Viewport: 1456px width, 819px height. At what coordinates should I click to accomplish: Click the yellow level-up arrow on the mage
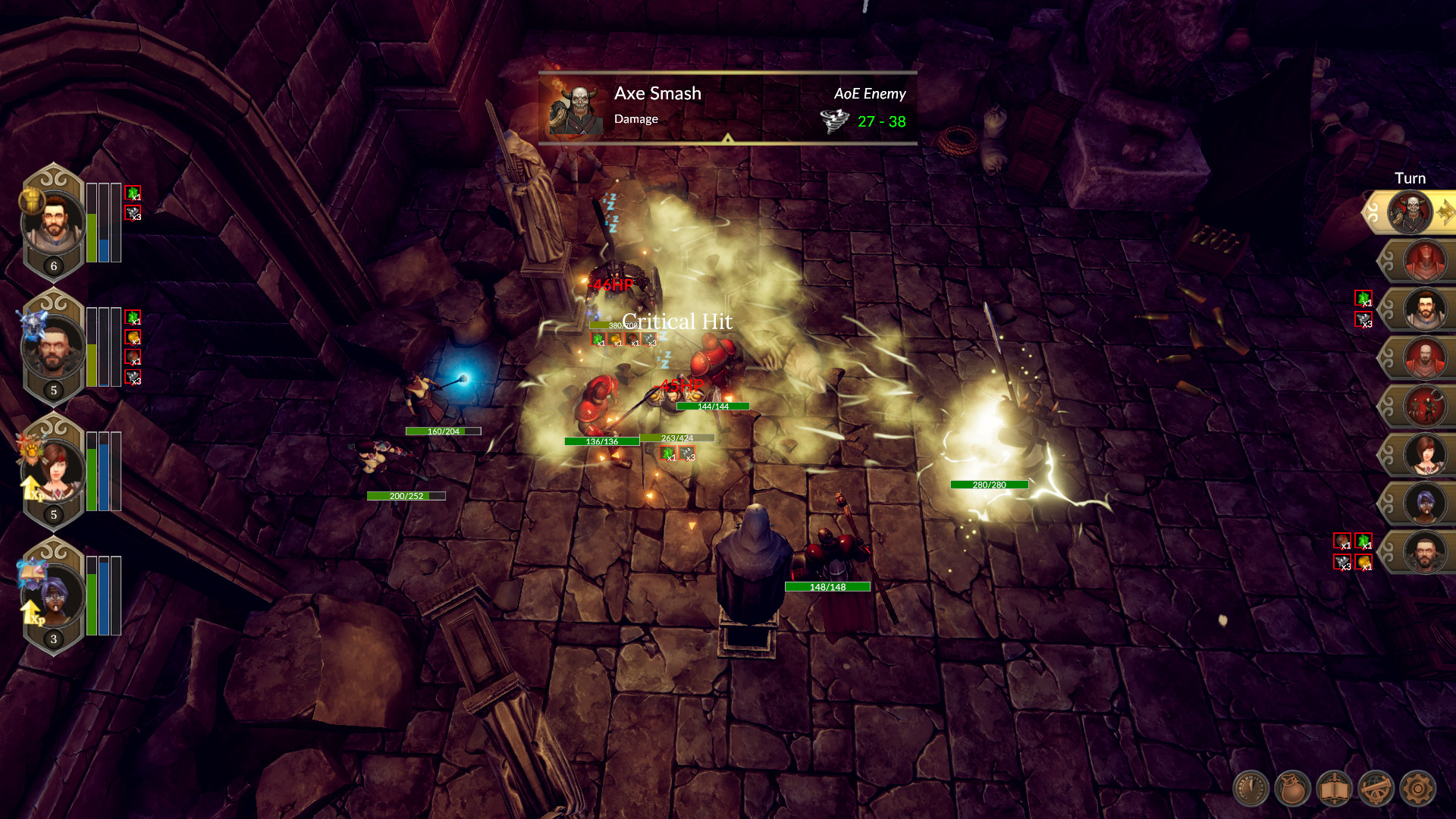31,612
